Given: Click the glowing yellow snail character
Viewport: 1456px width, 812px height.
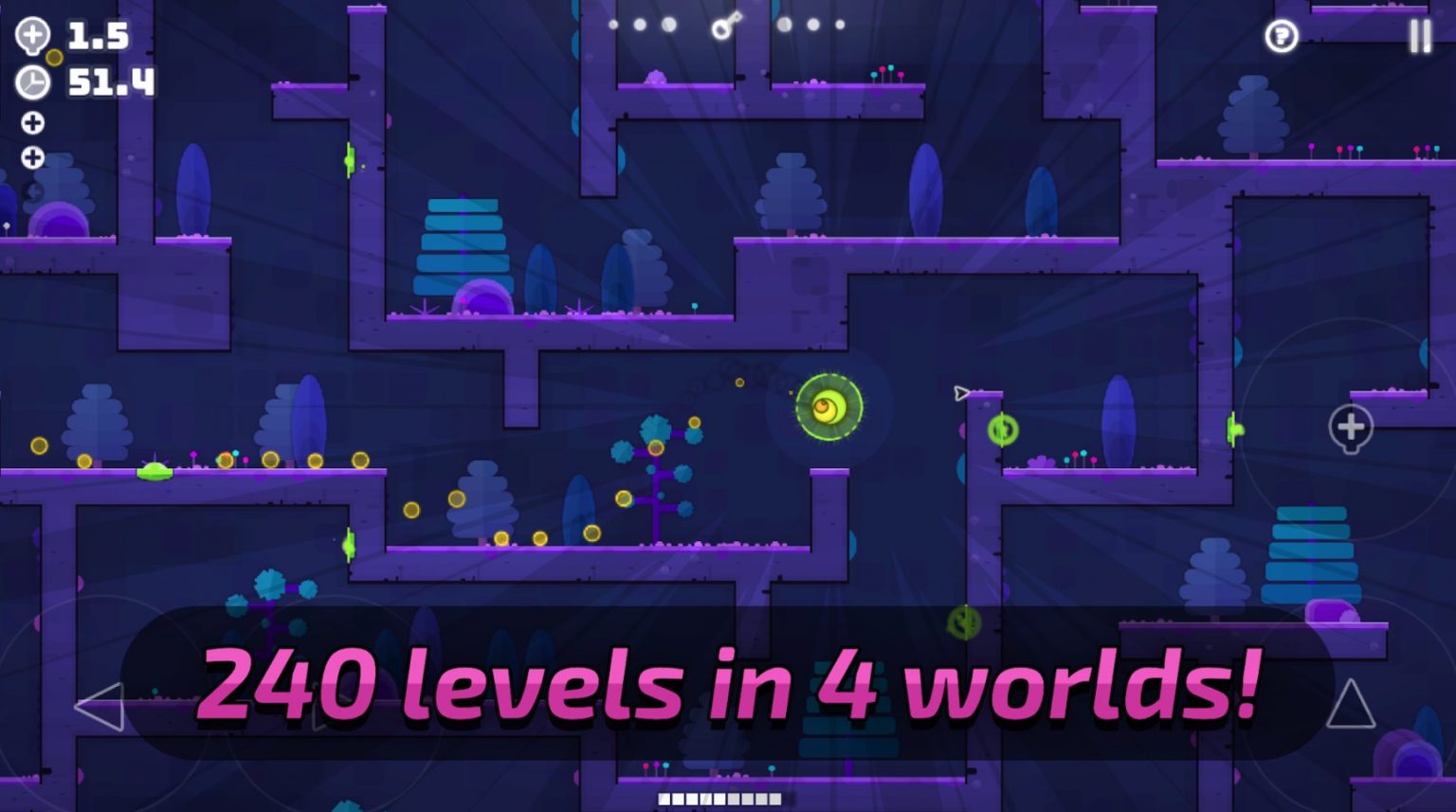Looking at the screenshot, I should click(827, 406).
